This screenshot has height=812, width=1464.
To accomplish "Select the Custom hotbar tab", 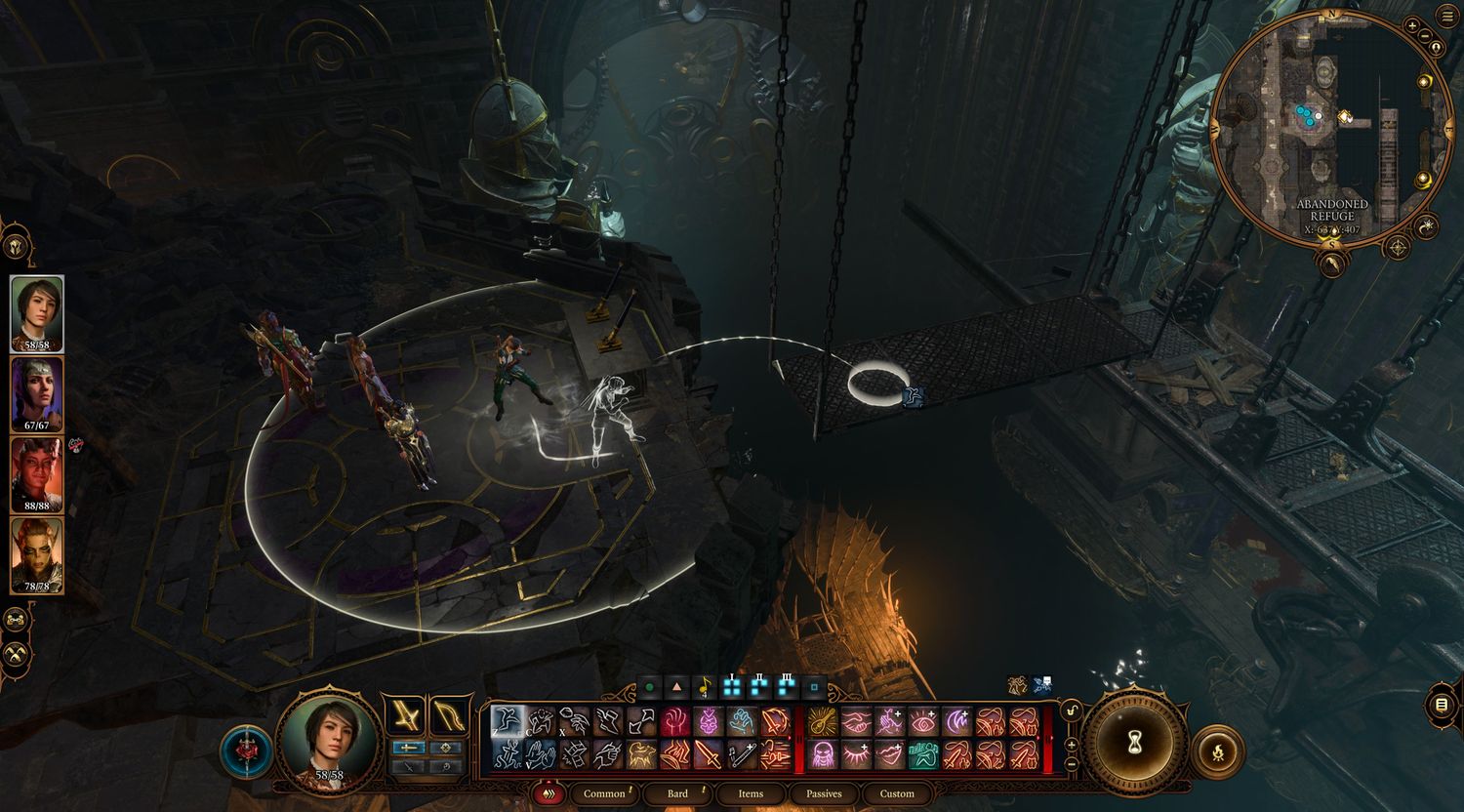I will tap(897, 793).
